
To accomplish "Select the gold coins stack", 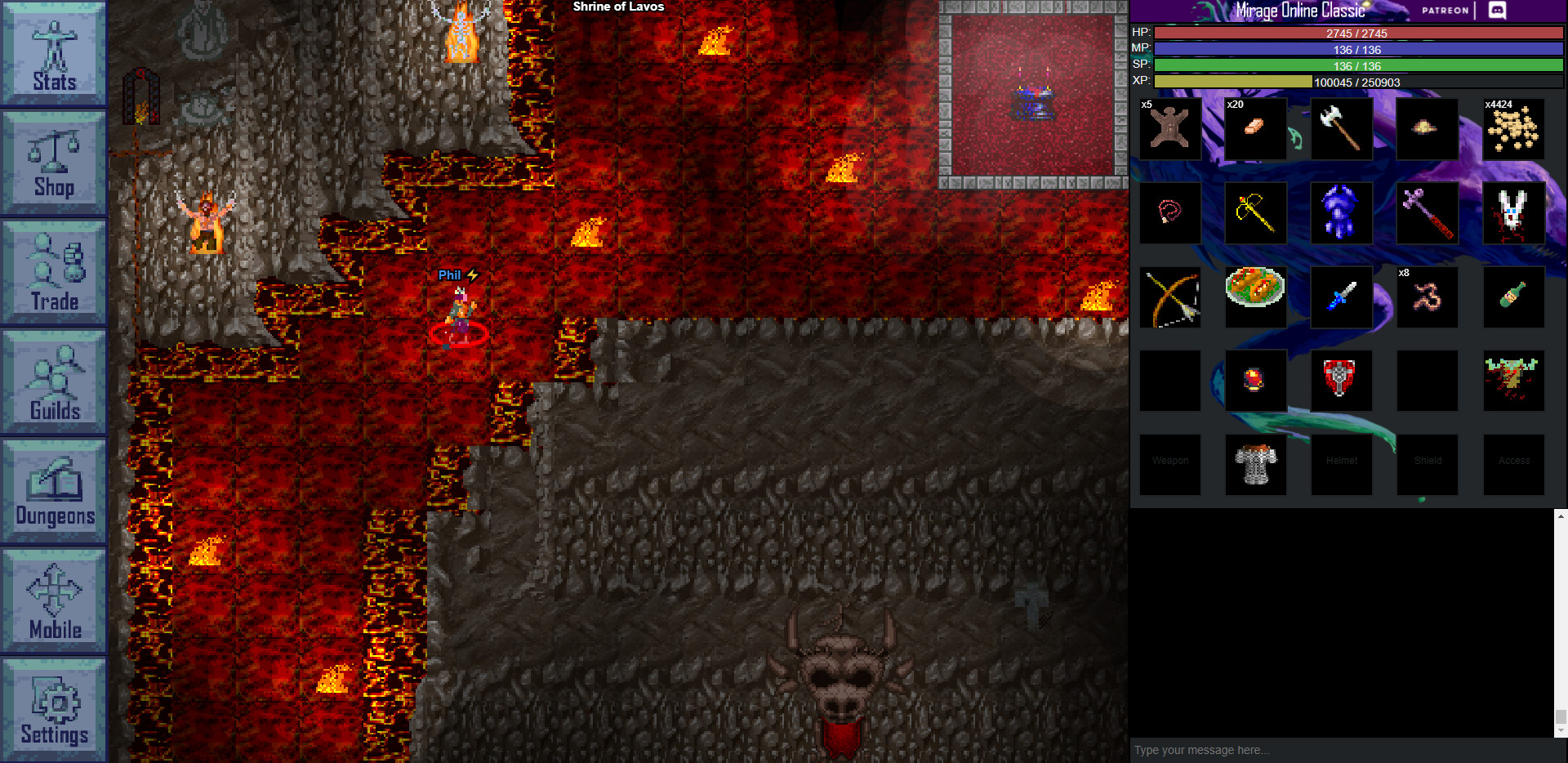I will (x=1512, y=129).
